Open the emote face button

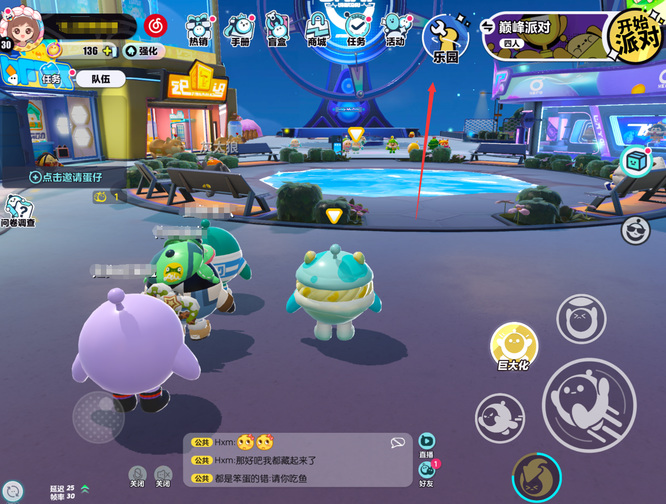581,320
